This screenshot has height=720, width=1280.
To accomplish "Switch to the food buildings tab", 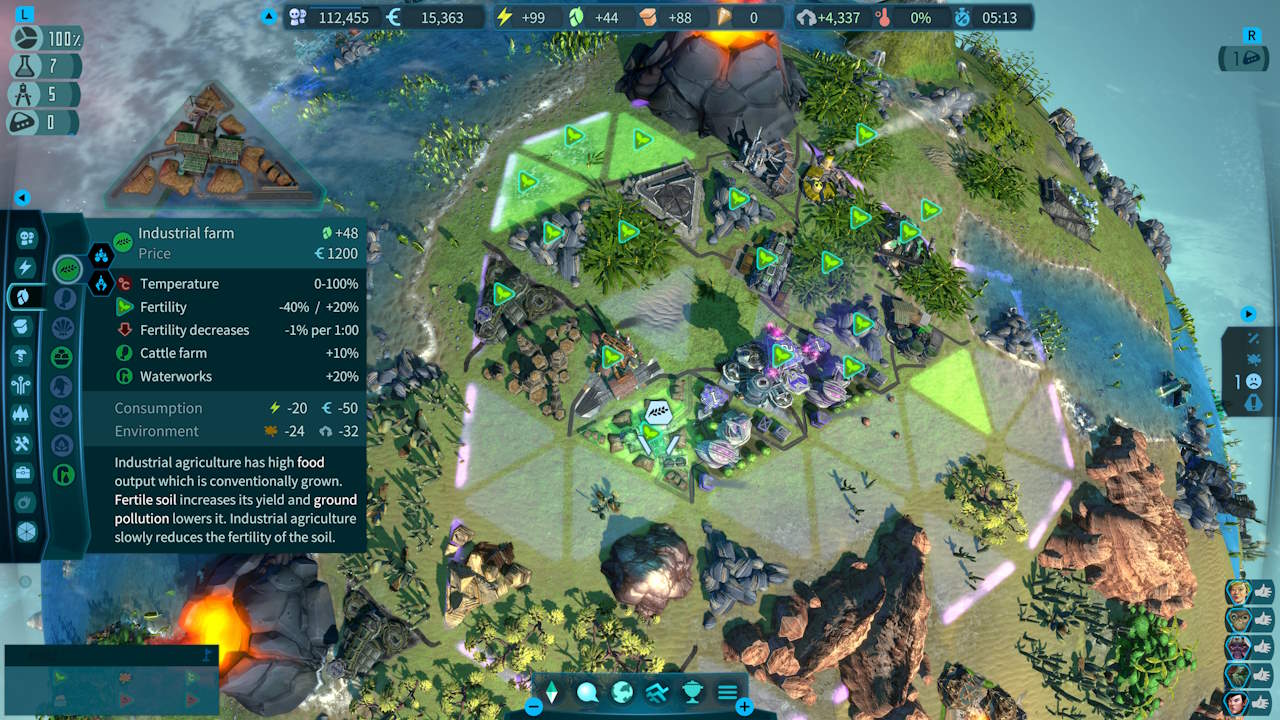I will pyautogui.click(x=26, y=295).
